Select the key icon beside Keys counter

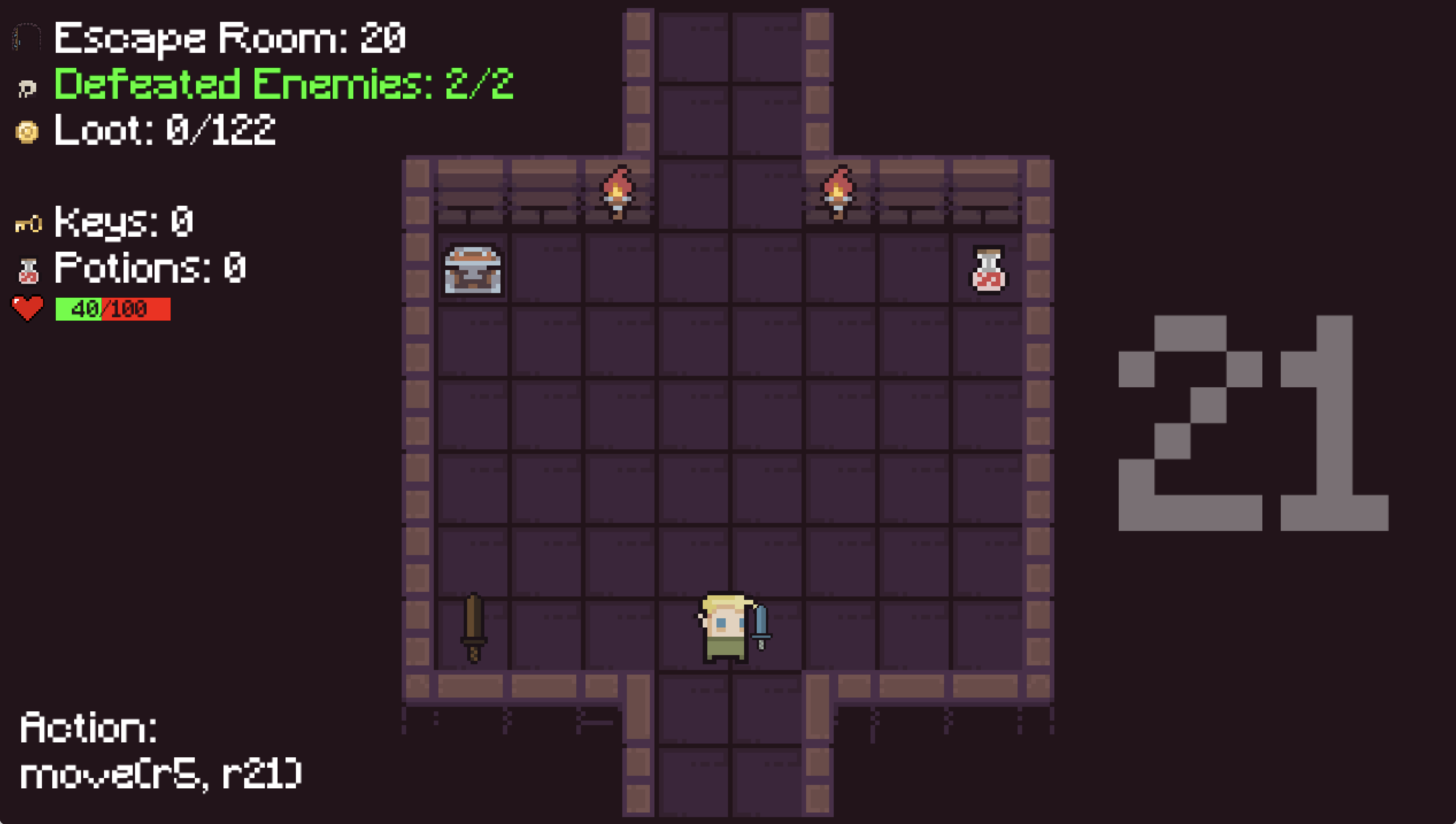(x=30, y=223)
